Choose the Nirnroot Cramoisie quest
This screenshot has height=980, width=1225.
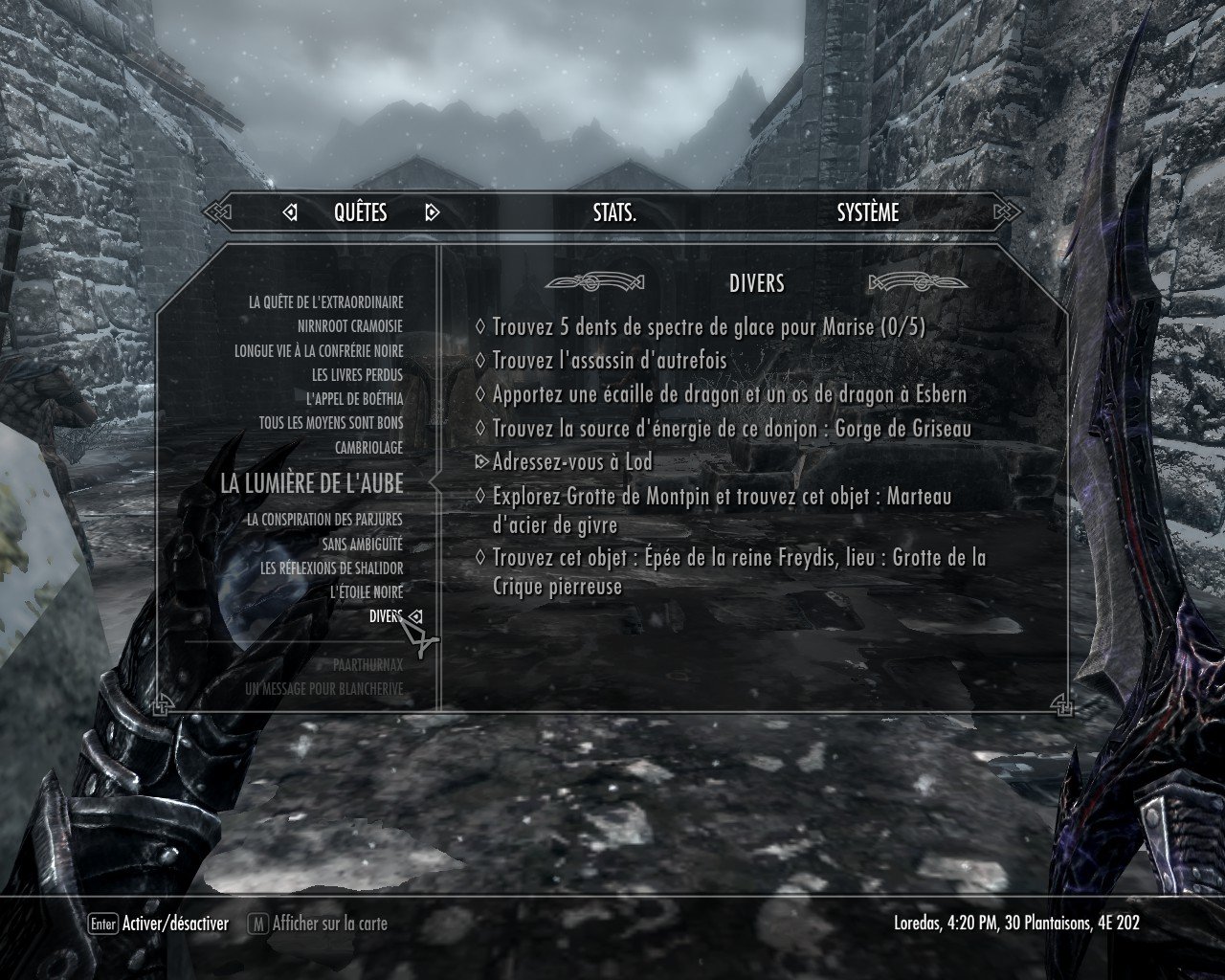point(349,326)
